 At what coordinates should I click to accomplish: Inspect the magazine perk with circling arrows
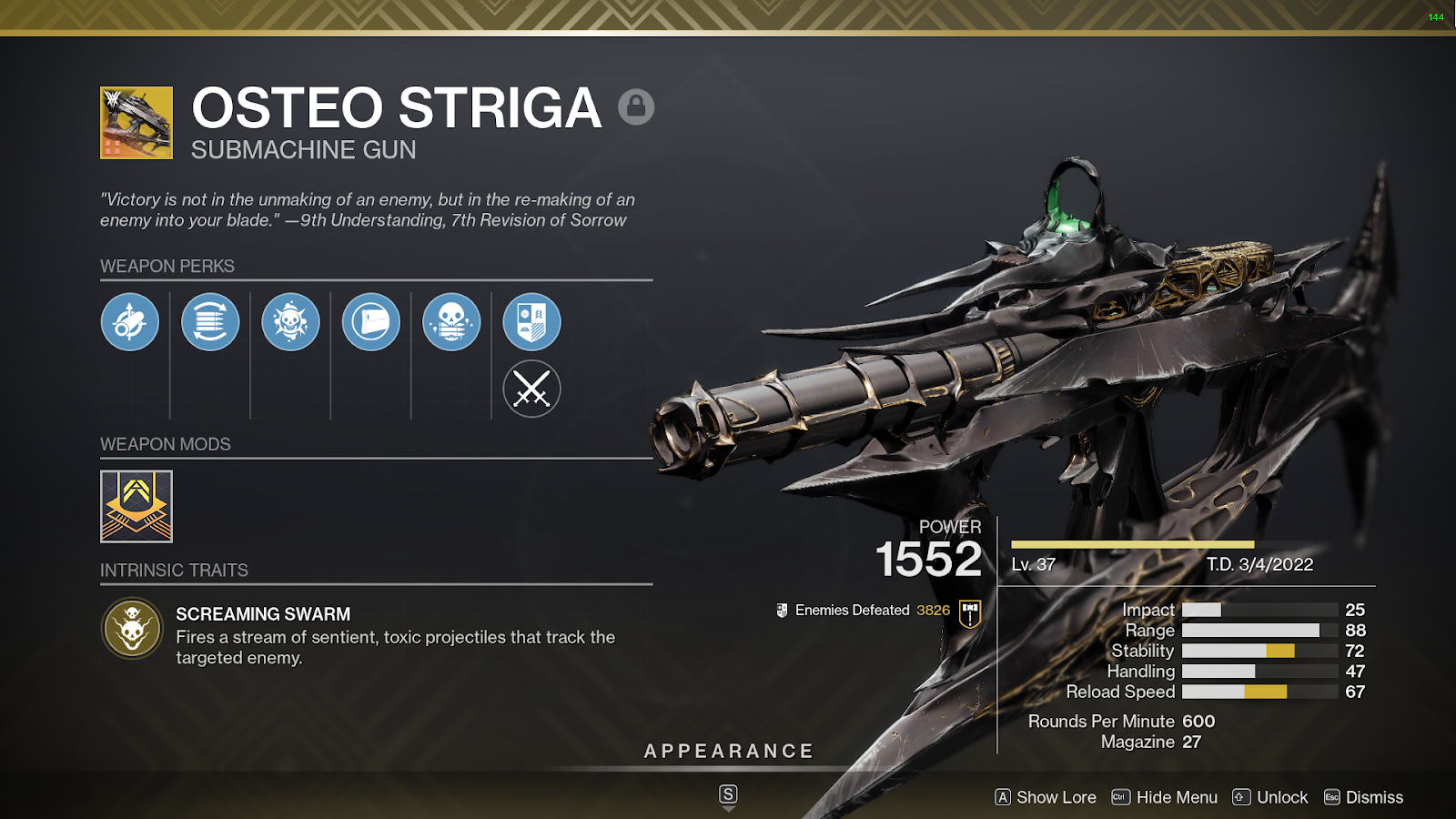click(210, 322)
